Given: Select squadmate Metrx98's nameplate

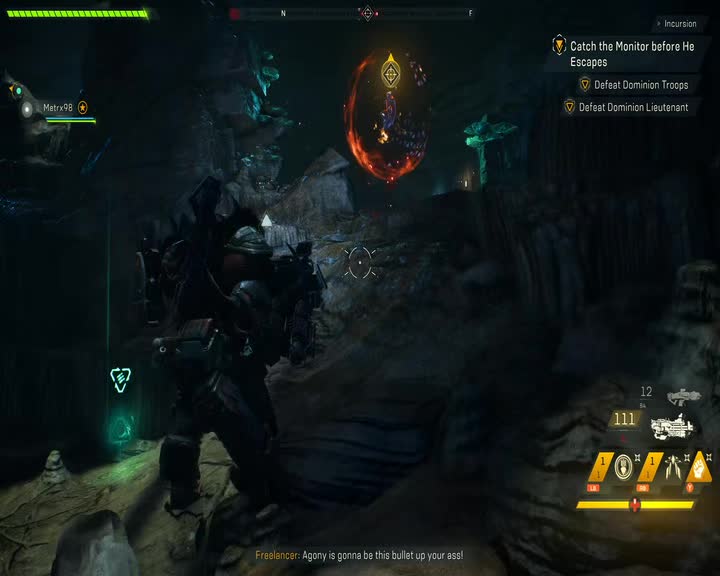Looking at the screenshot, I should (x=58, y=108).
